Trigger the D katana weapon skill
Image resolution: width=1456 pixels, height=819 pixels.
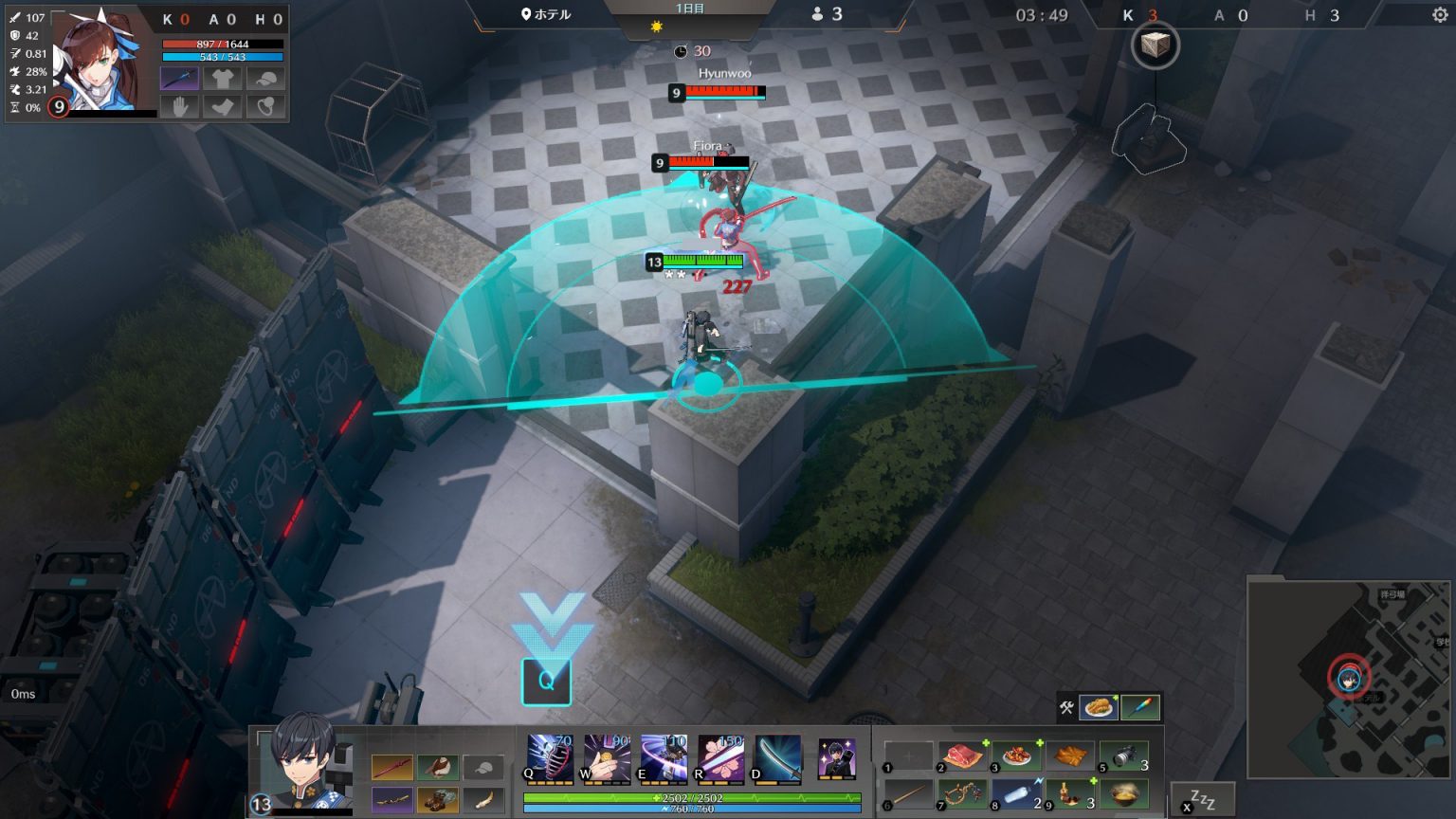tap(777, 757)
